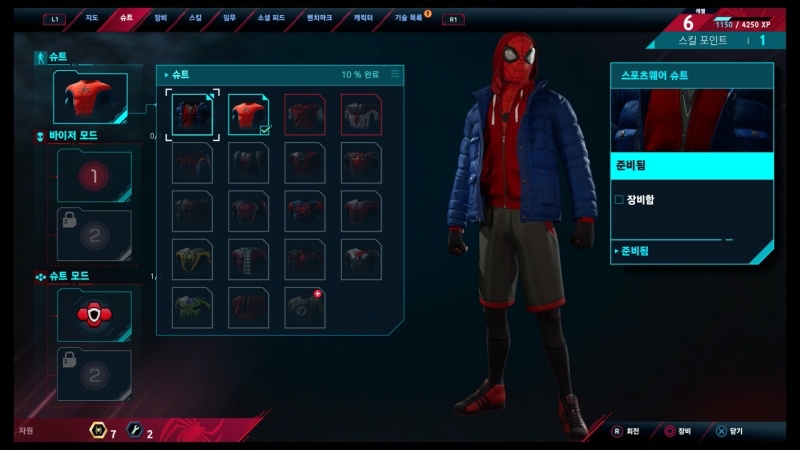
Task: Go to the 스킬 (Skills) tab
Action: [x=195, y=18]
